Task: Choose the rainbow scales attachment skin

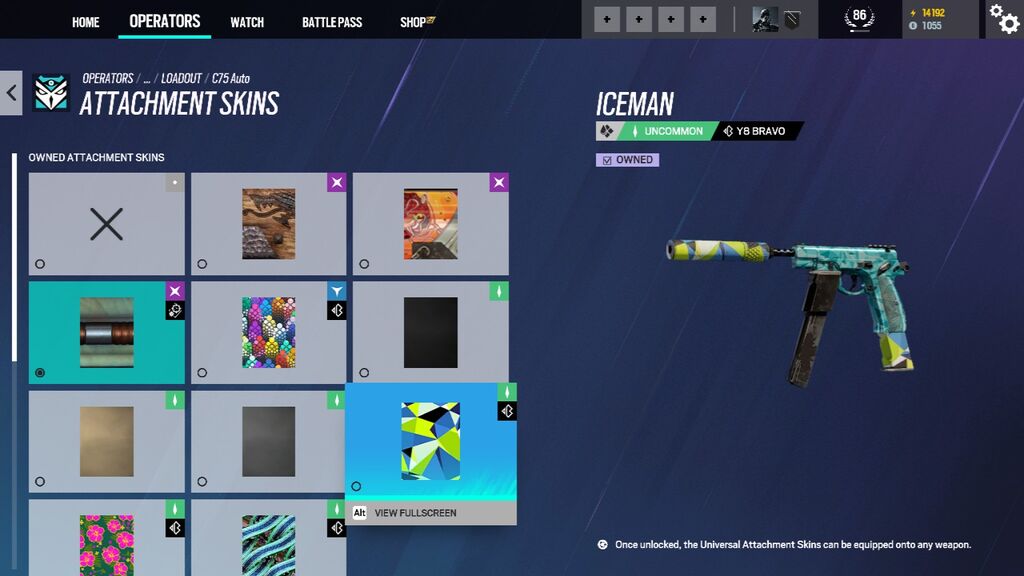Action: pos(268,332)
